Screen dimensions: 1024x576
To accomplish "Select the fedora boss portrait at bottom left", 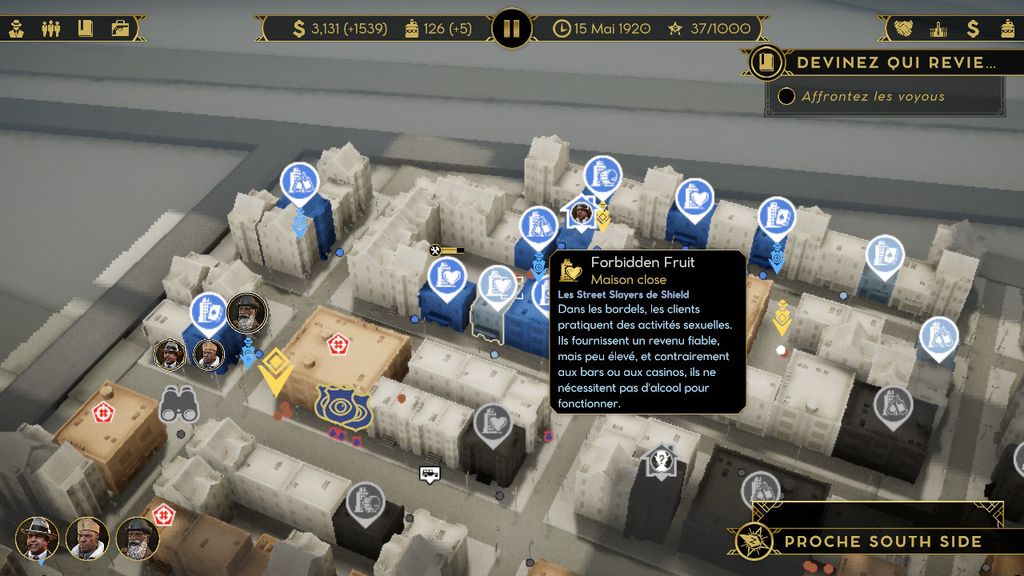I will (38, 538).
